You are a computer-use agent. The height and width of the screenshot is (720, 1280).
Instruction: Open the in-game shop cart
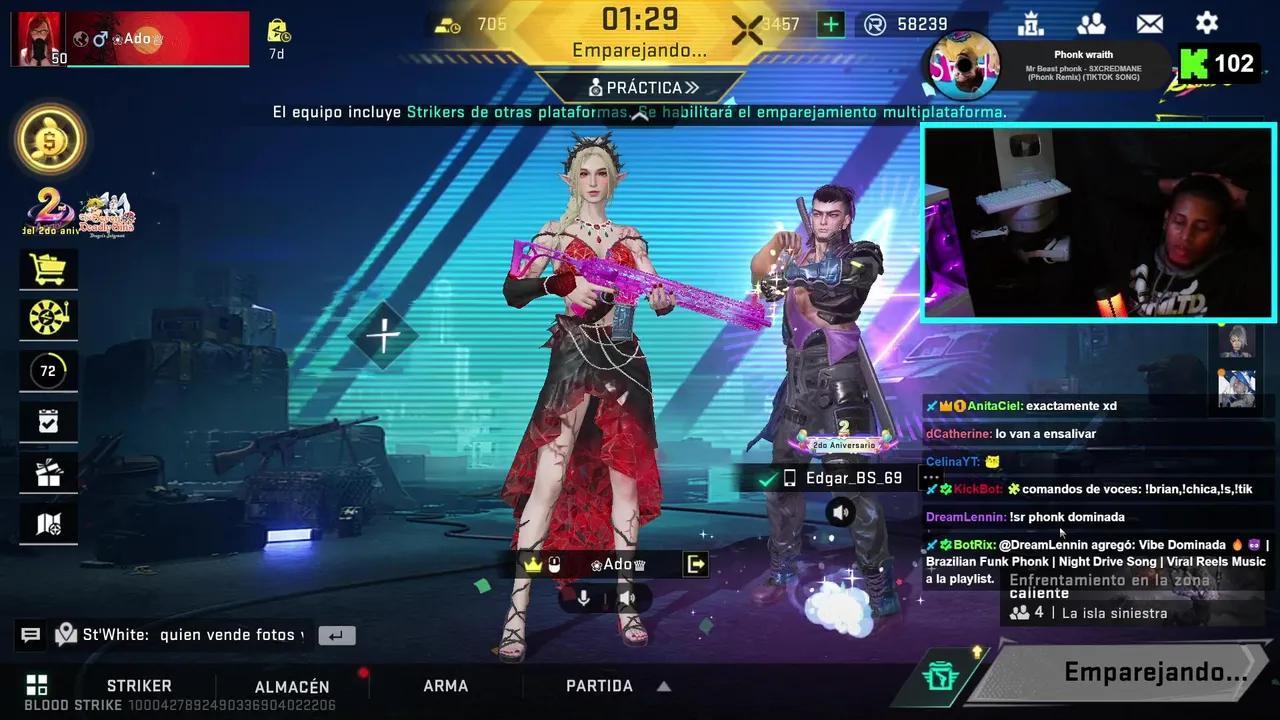(48, 269)
